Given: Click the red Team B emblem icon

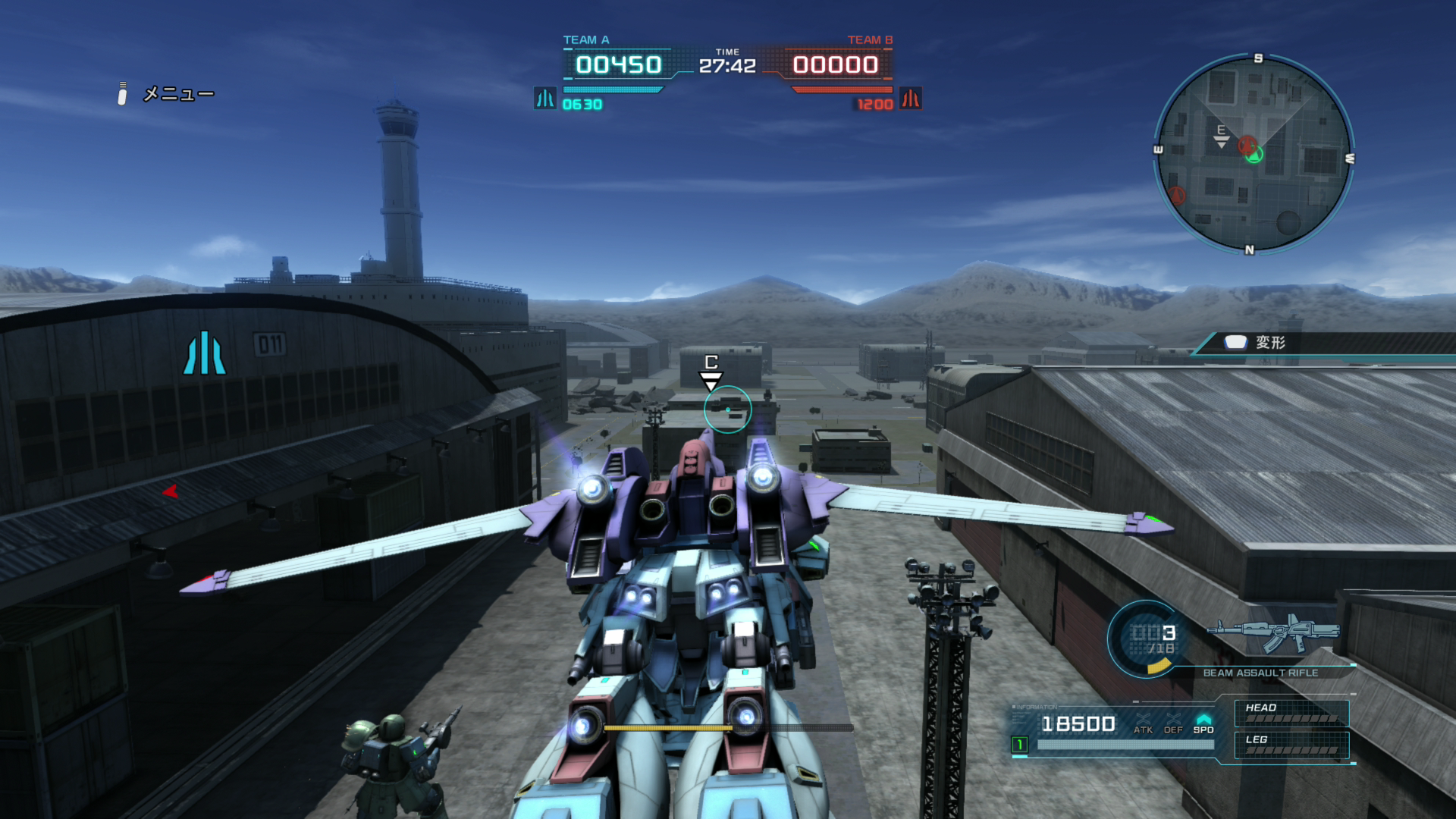Looking at the screenshot, I should [910, 99].
